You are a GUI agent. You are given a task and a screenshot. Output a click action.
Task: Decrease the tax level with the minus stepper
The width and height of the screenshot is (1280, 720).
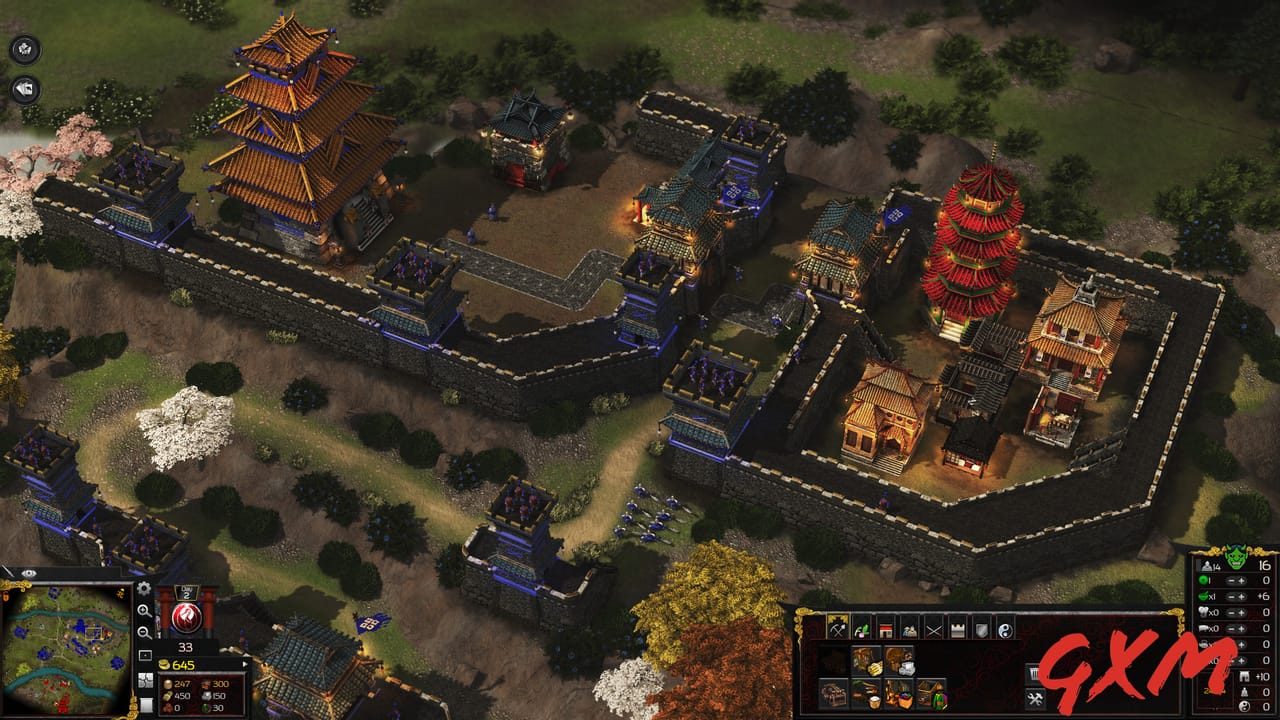pos(1231,581)
